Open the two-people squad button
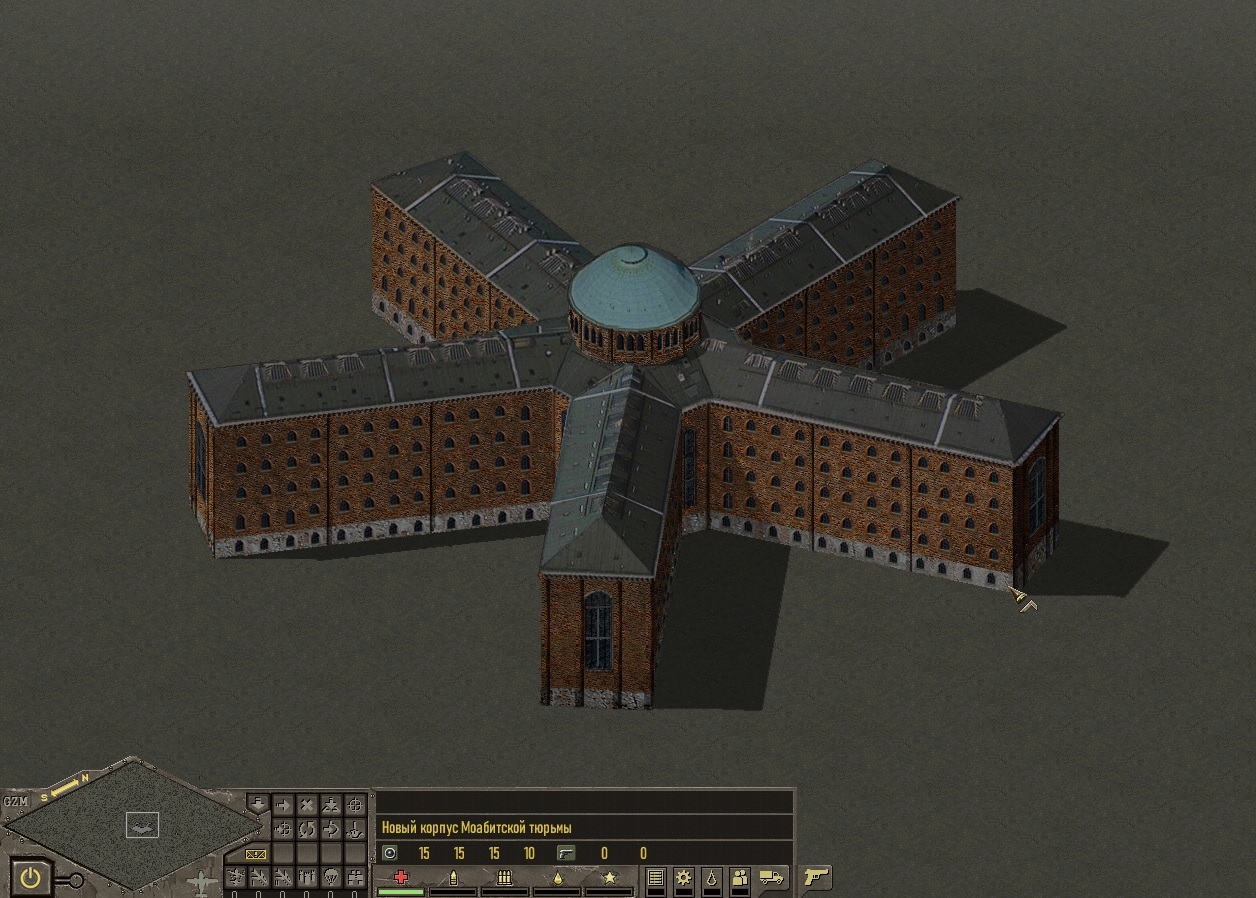 tap(740, 878)
